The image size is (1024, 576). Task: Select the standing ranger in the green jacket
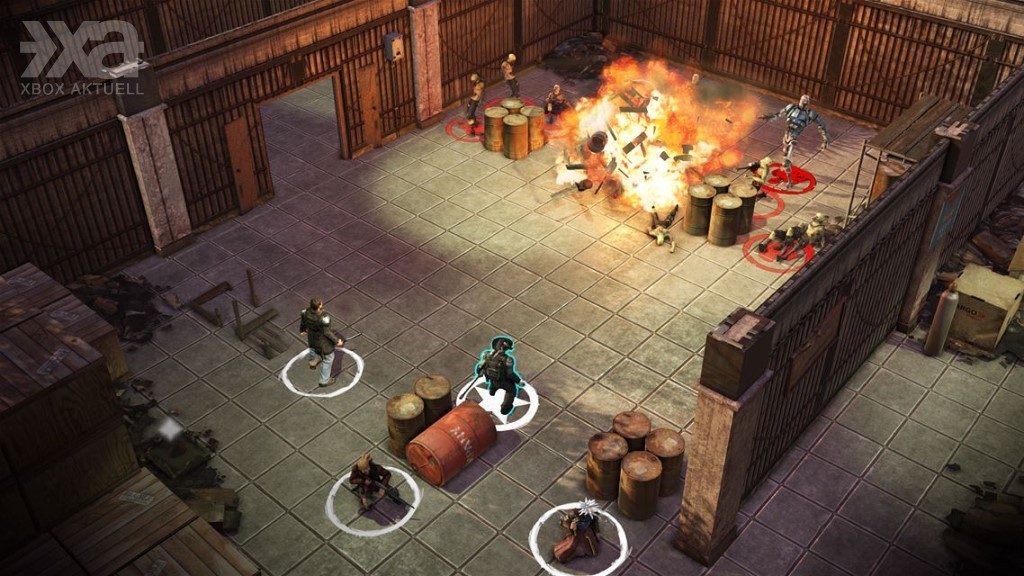pos(320,342)
